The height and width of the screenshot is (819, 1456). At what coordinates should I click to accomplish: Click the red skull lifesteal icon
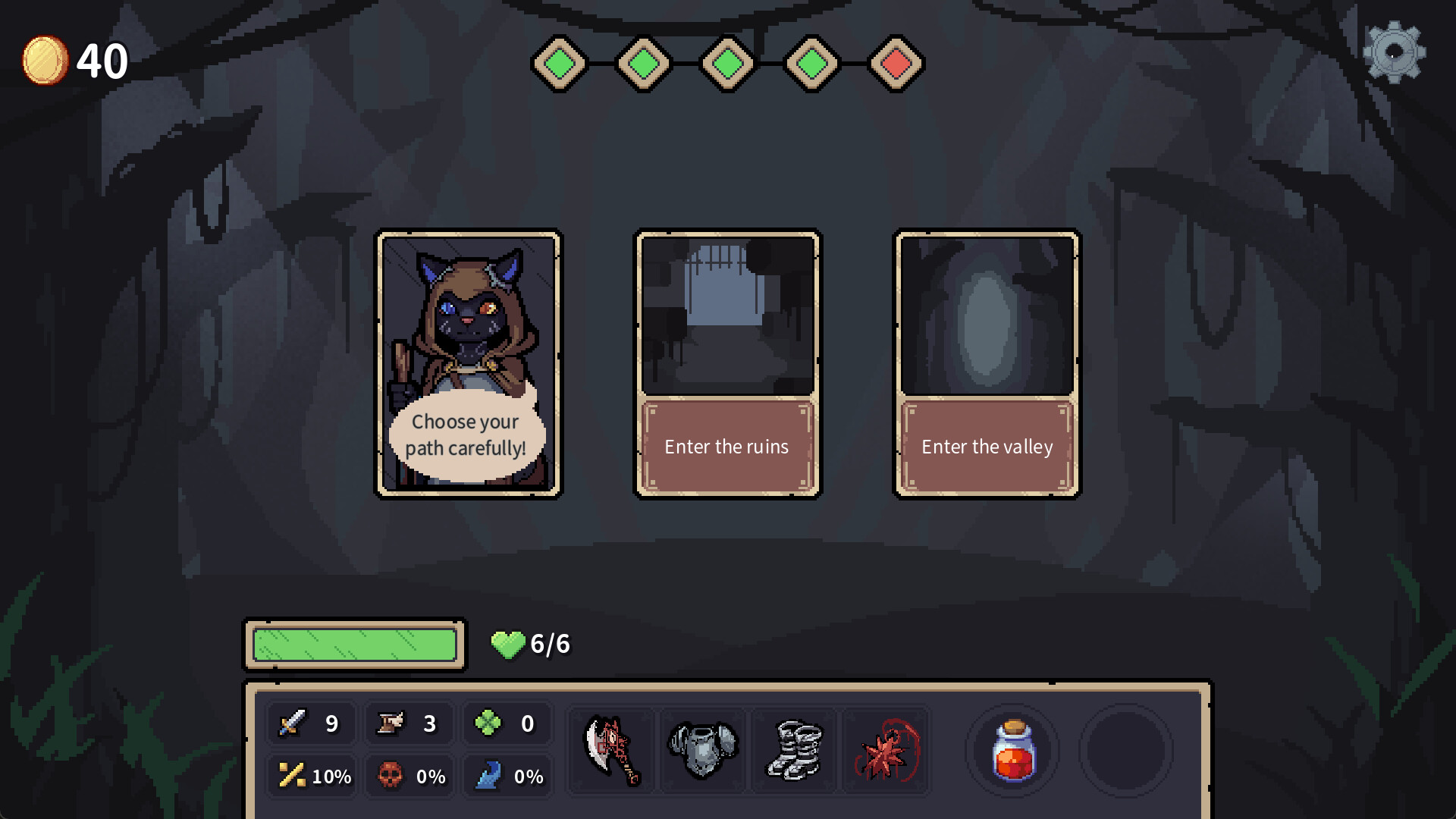point(391,776)
